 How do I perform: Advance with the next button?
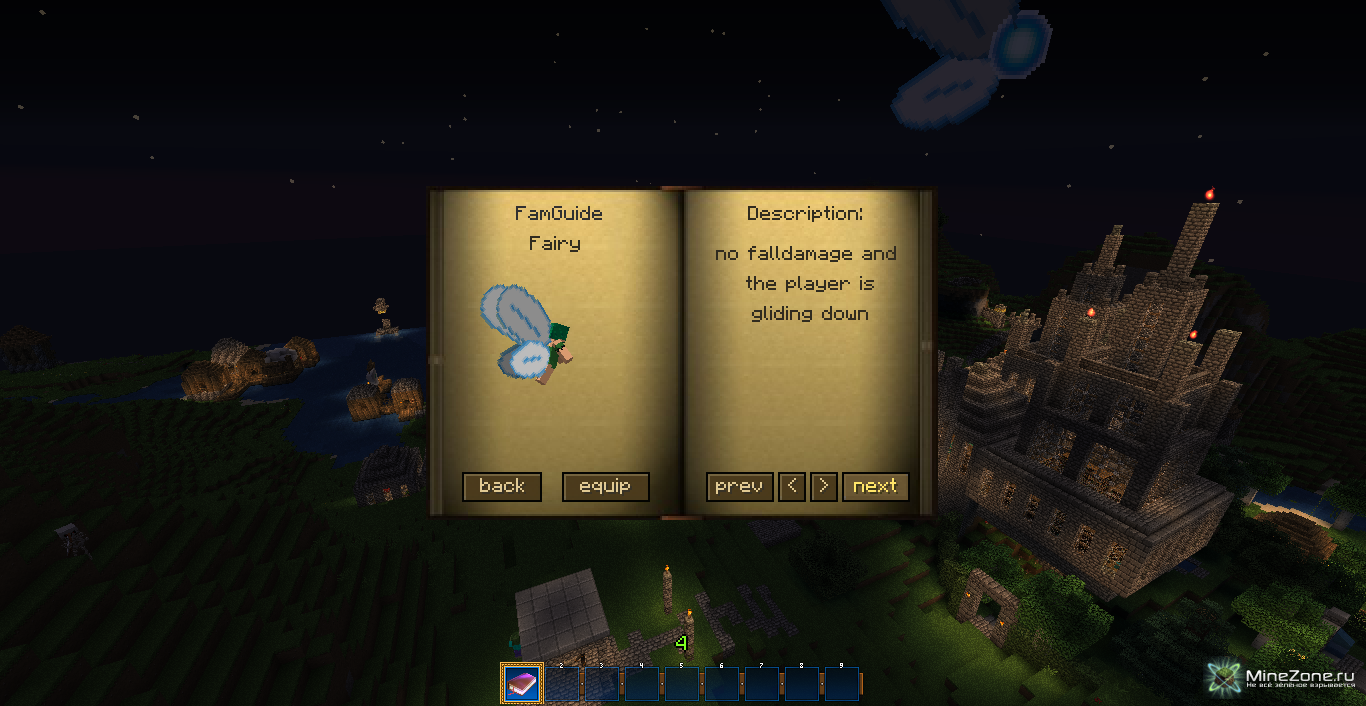coord(875,487)
